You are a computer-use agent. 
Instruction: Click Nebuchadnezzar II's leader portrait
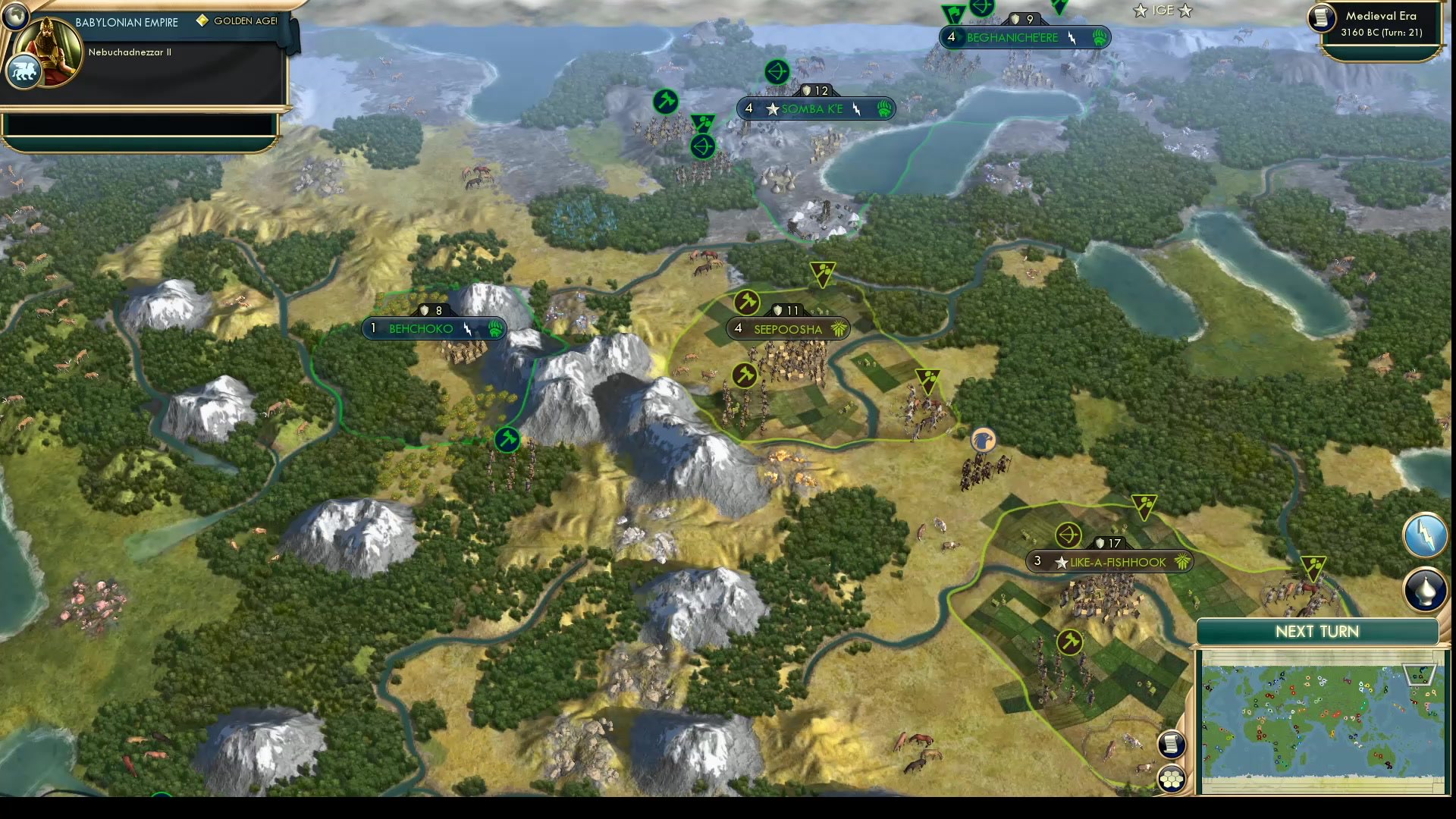coord(45,53)
